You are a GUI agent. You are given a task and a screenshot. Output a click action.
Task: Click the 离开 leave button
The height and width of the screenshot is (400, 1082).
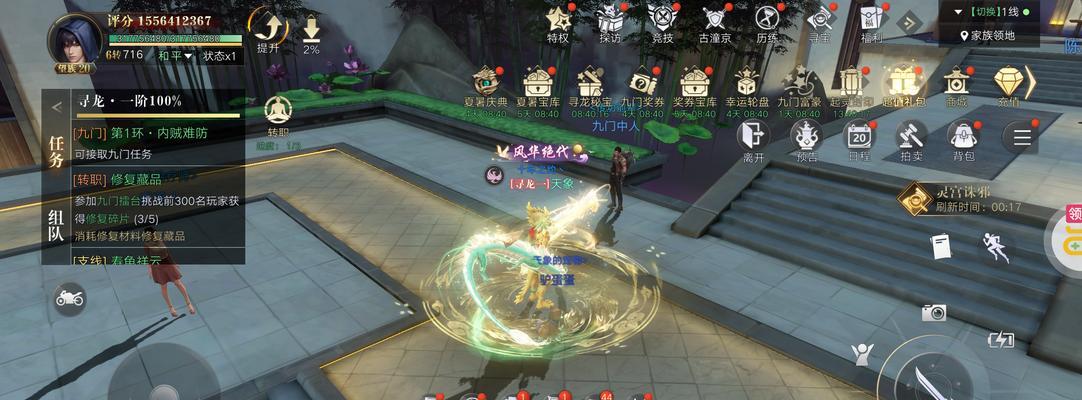[754, 136]
